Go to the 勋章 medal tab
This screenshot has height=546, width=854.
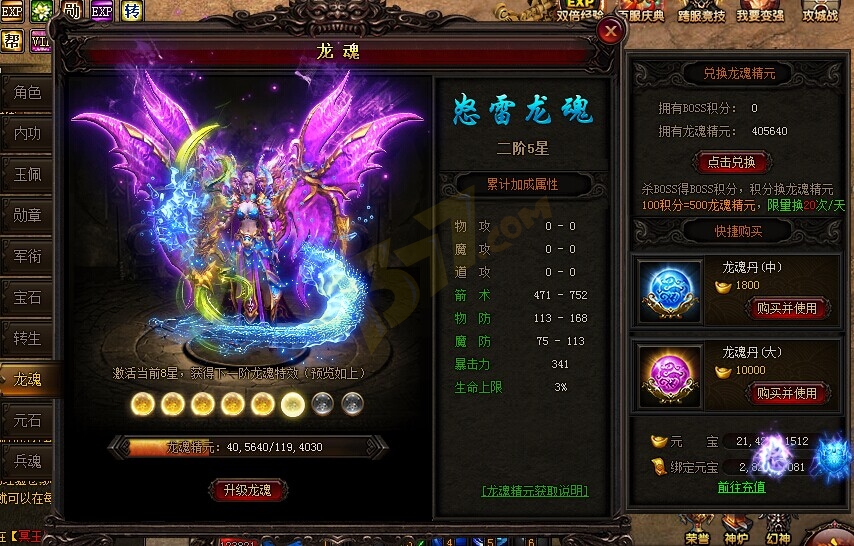click(x=28, y=214)
